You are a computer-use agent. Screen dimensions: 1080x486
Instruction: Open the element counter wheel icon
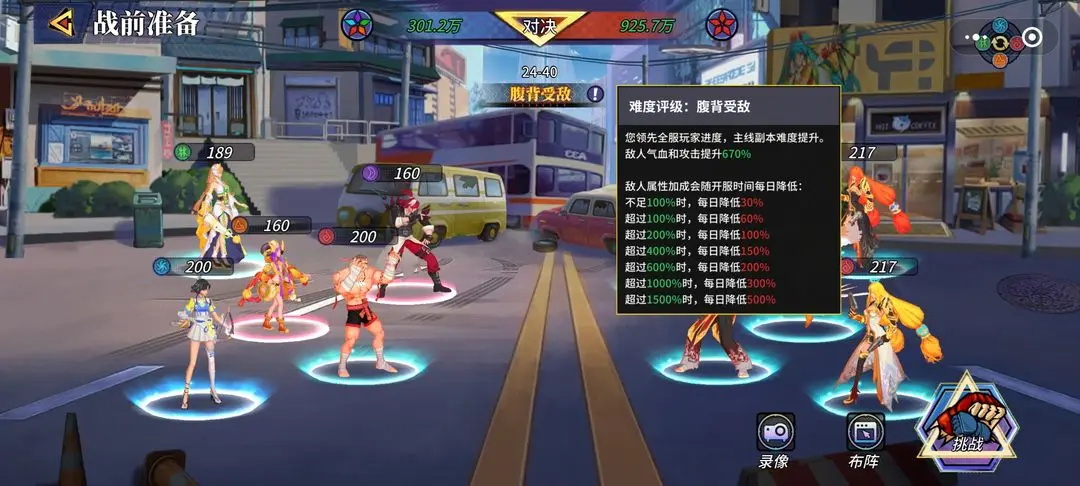coord(999,43)
